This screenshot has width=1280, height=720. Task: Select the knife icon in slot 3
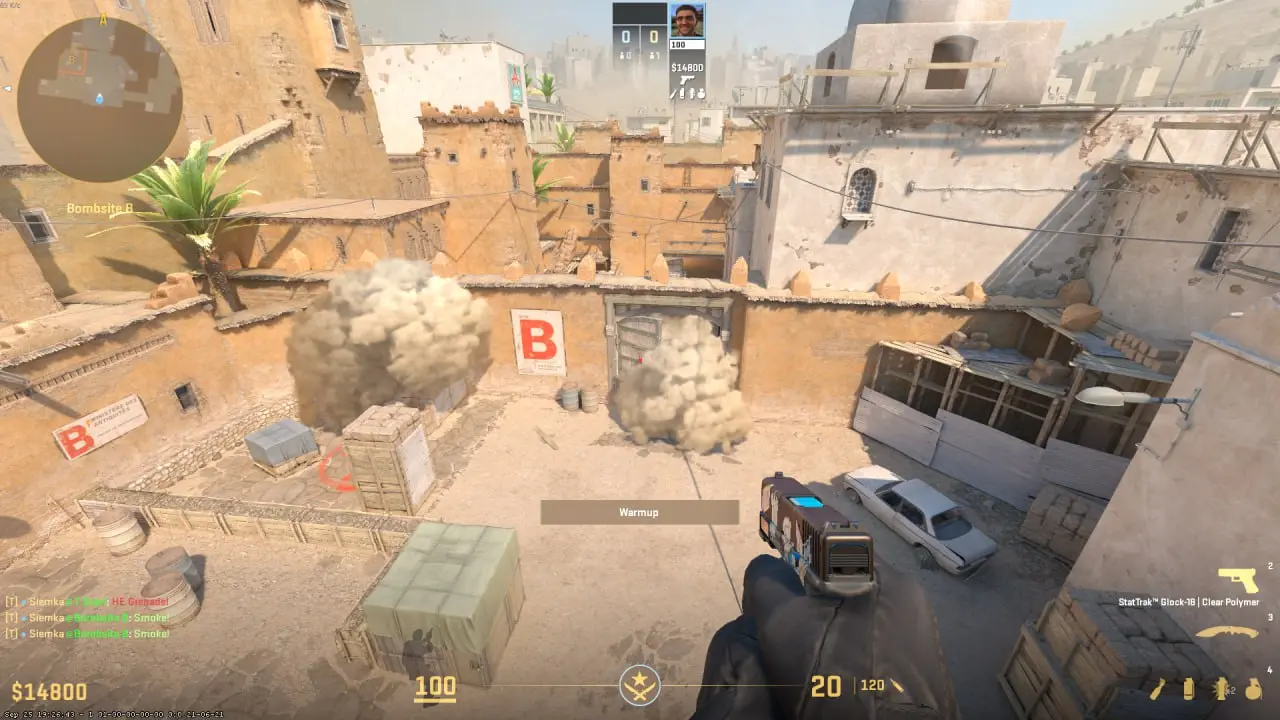1227,632
